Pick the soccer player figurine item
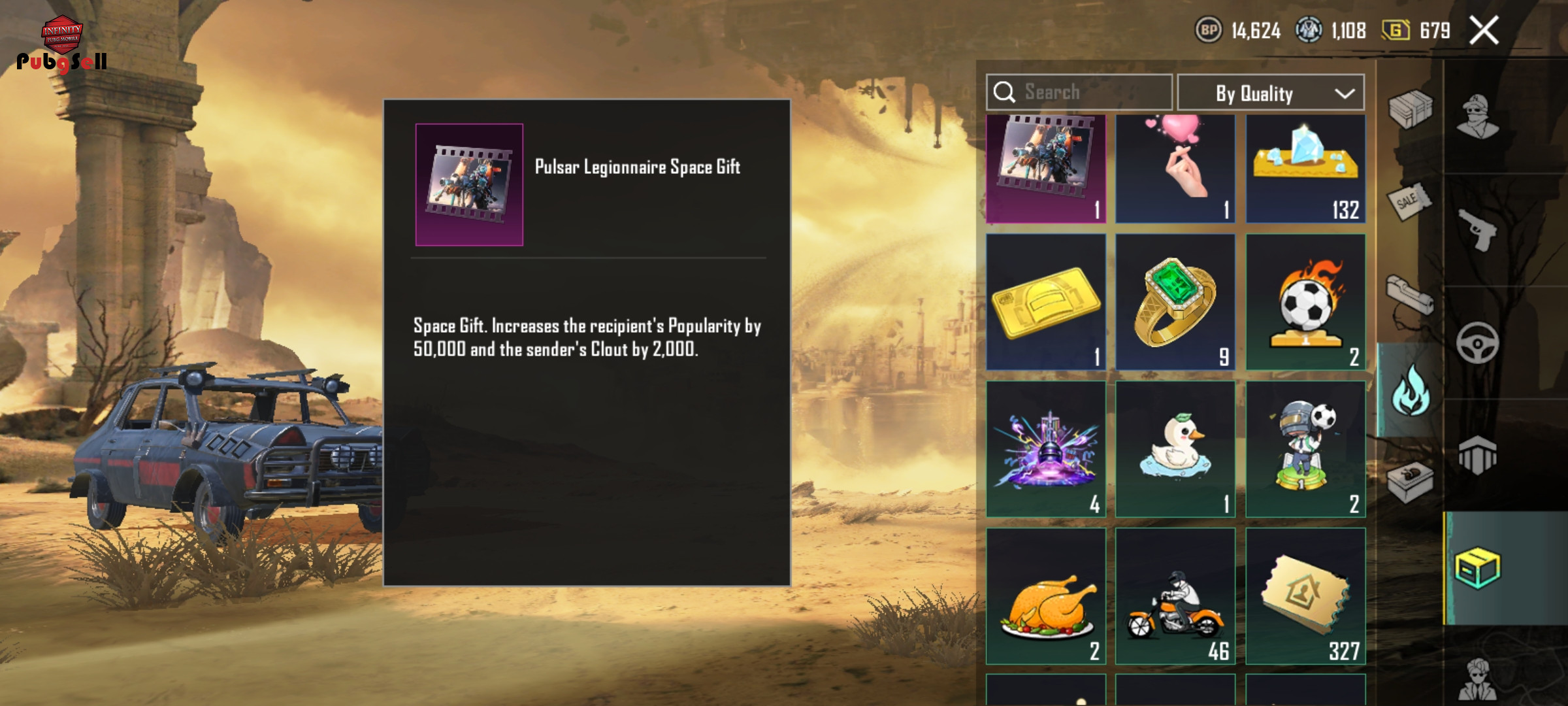1568x706 pixels. [1305, 449]
